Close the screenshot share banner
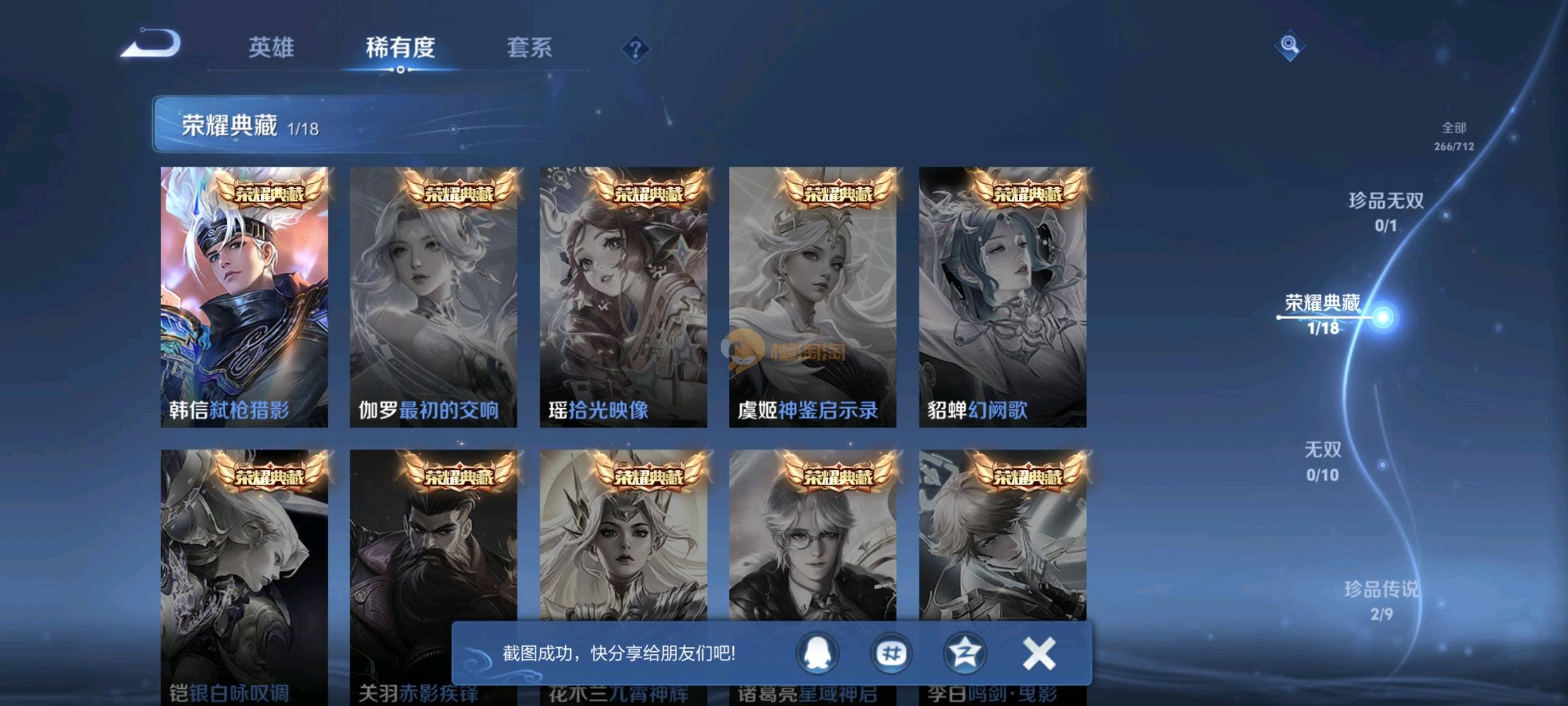This screenshot has height=706, width=1568. tap(1039, 653)
